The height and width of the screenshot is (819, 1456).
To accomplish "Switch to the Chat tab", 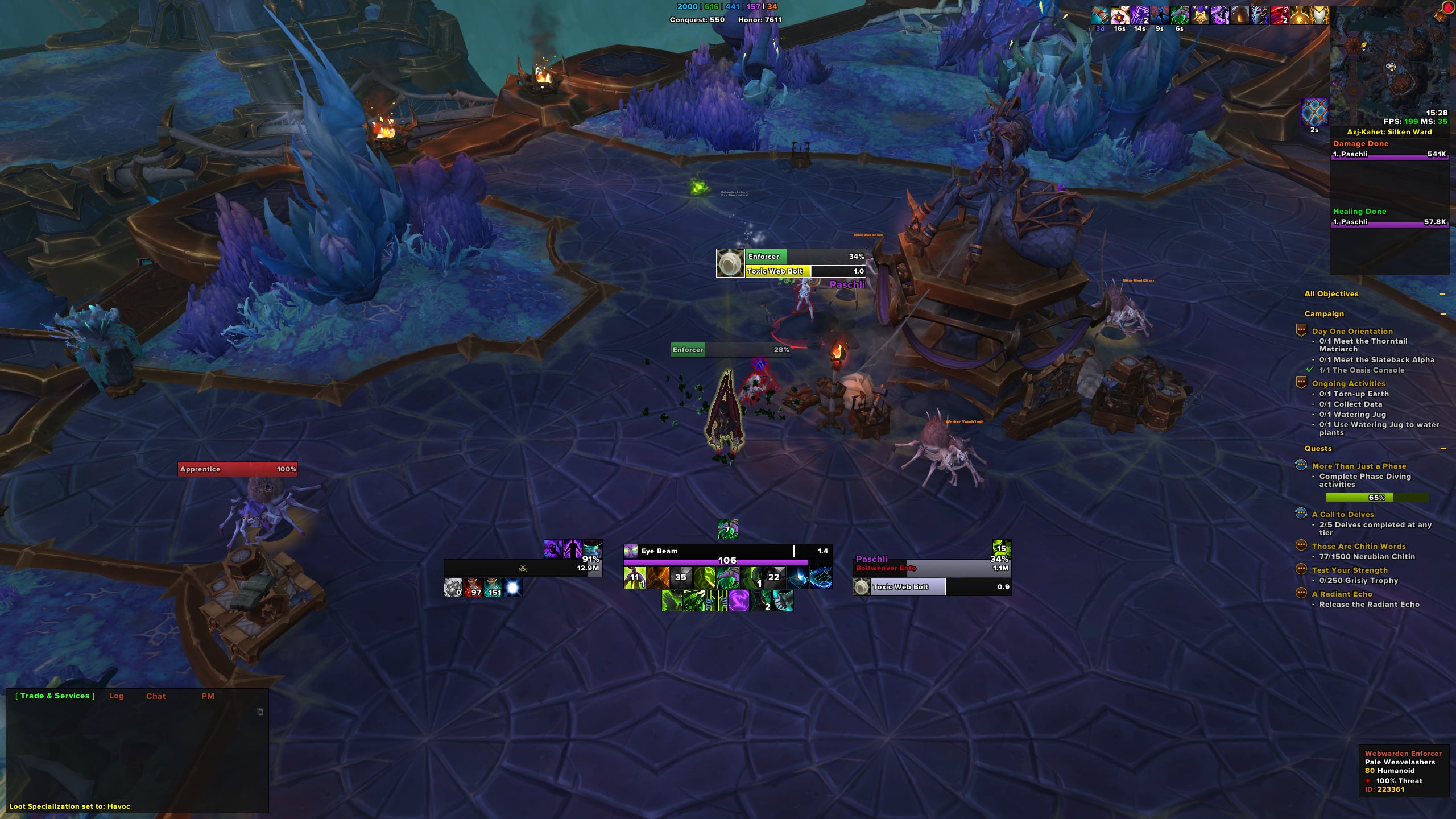I will tap(156, 696).
